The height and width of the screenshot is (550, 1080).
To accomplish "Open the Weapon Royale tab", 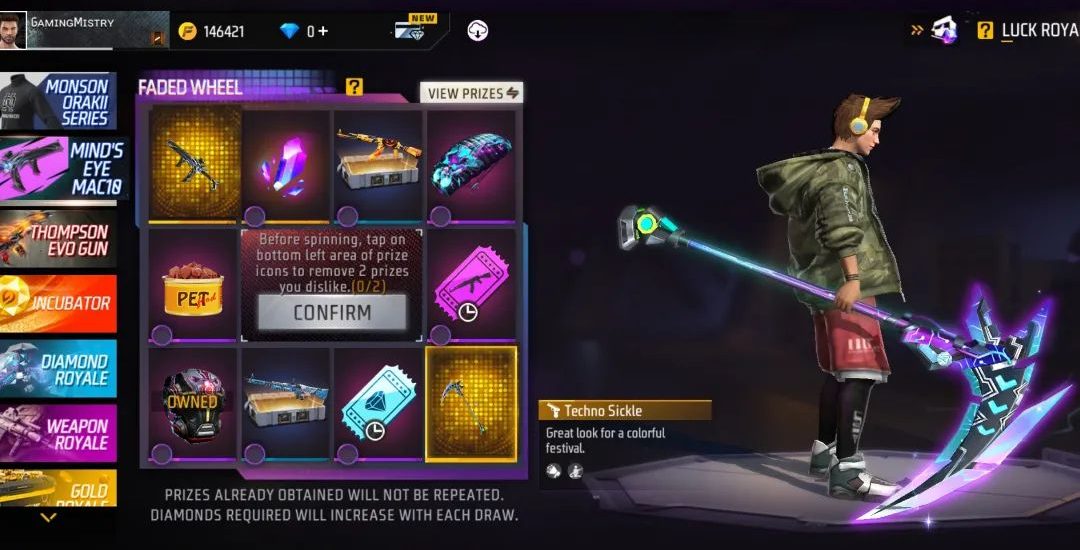I will click(x=58, y=433).
